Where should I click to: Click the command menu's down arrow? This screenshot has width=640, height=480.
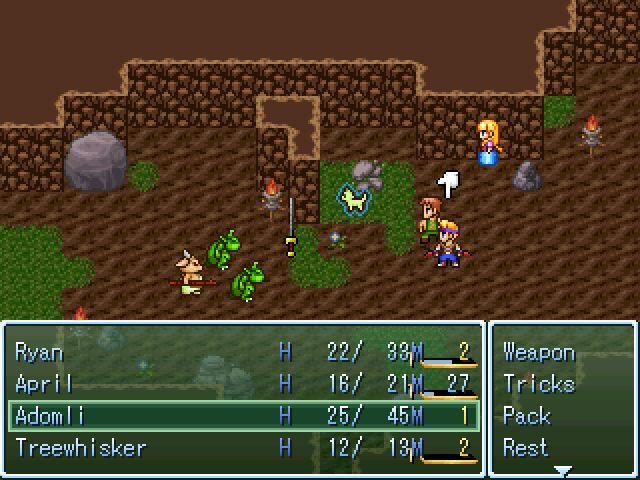pyautogui.click(x=562, y=470)
